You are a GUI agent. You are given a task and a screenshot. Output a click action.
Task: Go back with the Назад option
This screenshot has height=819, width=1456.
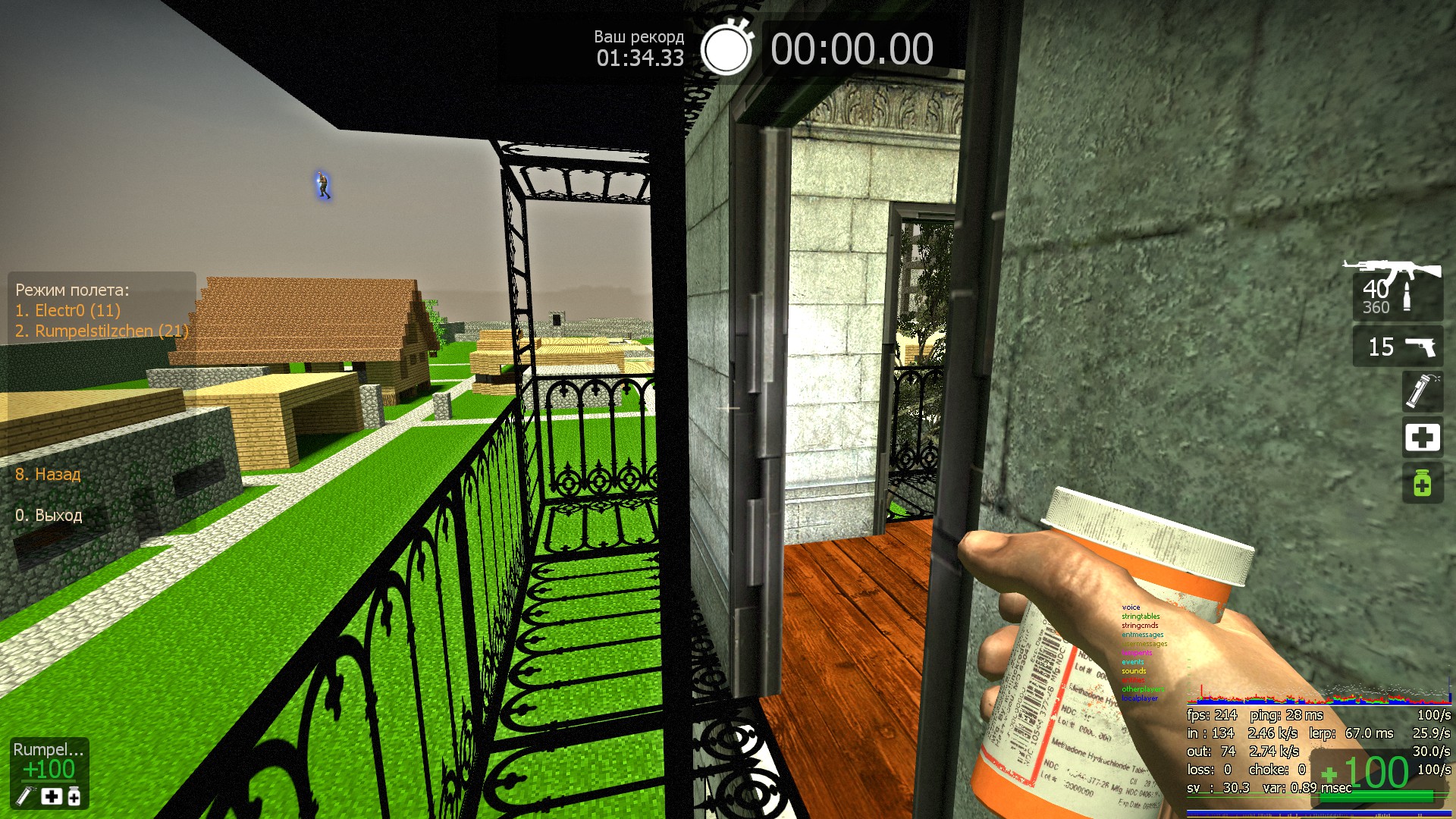(x=48, y=475)
